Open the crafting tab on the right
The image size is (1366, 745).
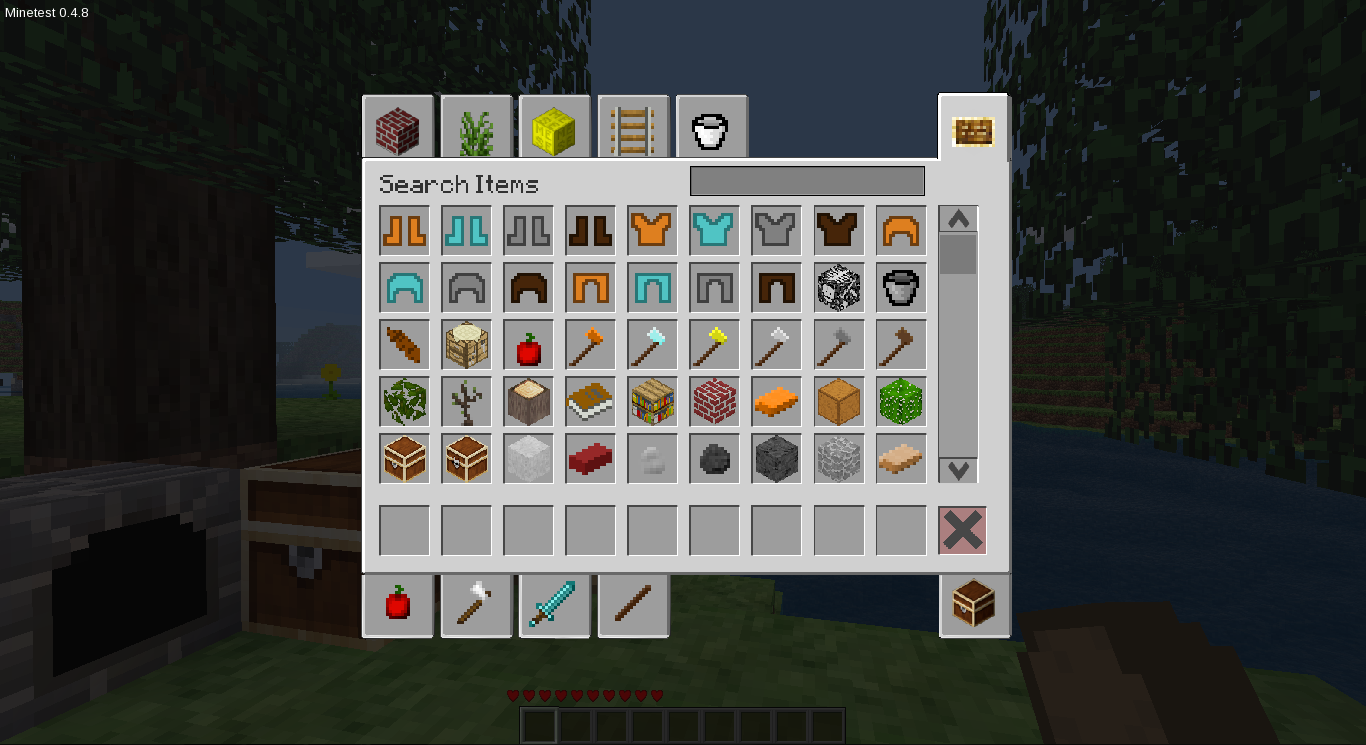click(x=973, y=131)
